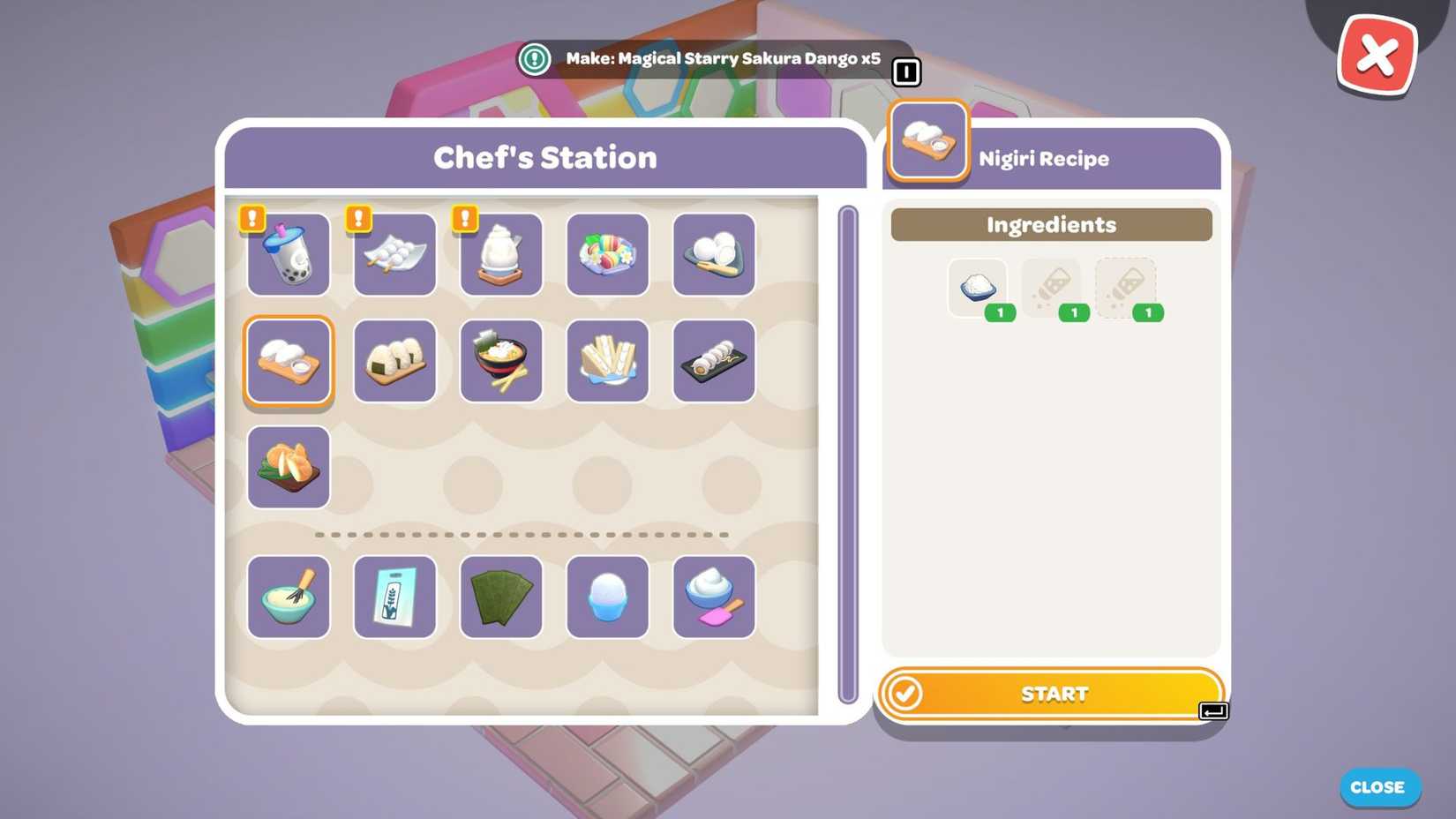Select the bubble tea recipe icon

[288, 255]
